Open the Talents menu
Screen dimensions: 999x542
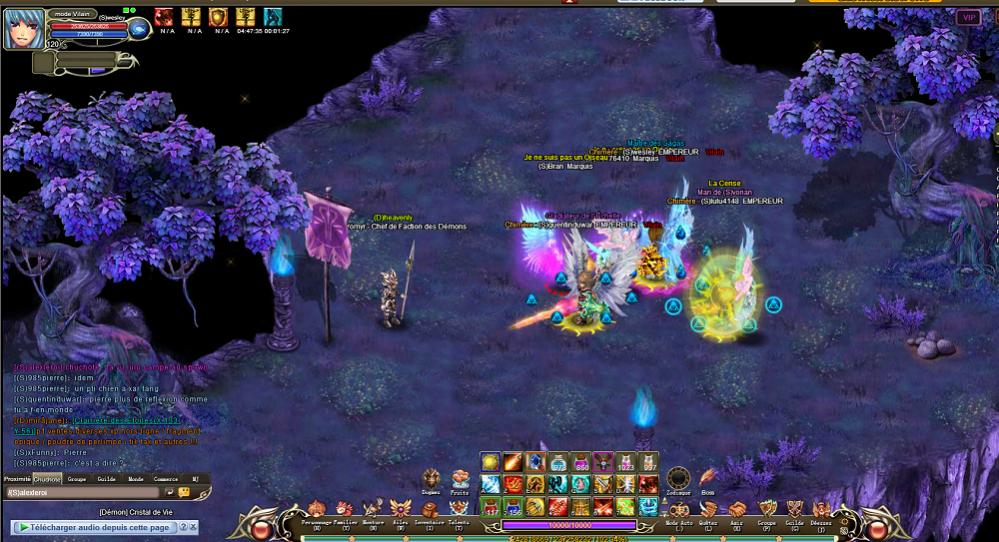[x=458, y=510]
